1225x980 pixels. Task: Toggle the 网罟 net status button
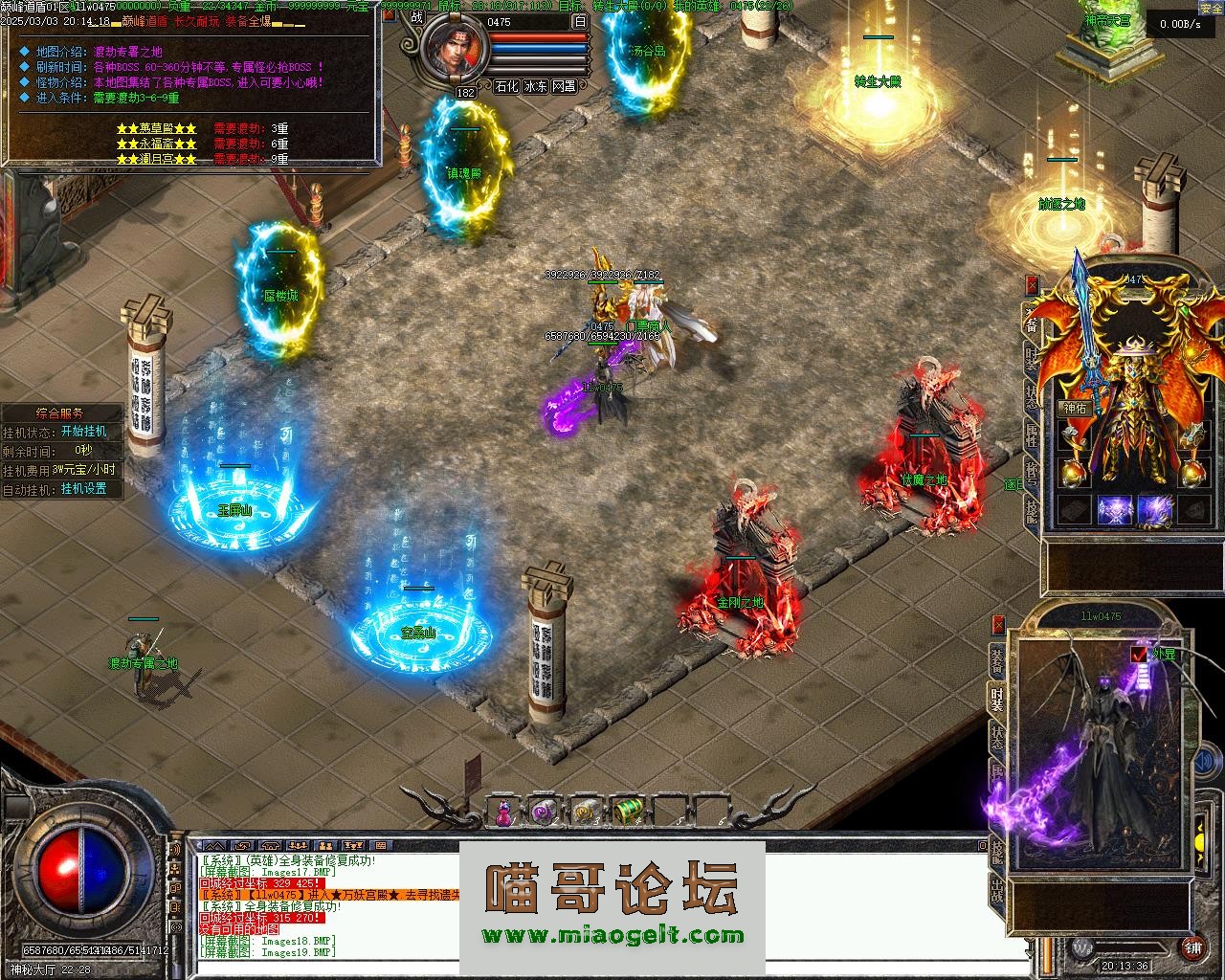tap(565, 86)
